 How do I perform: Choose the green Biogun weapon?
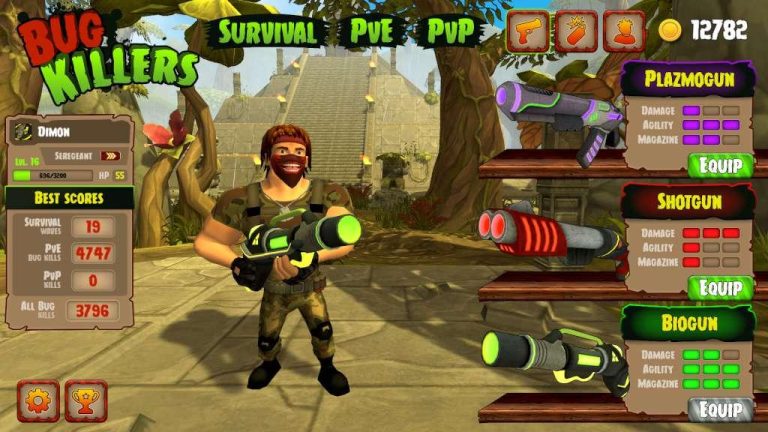coord(548,358)
